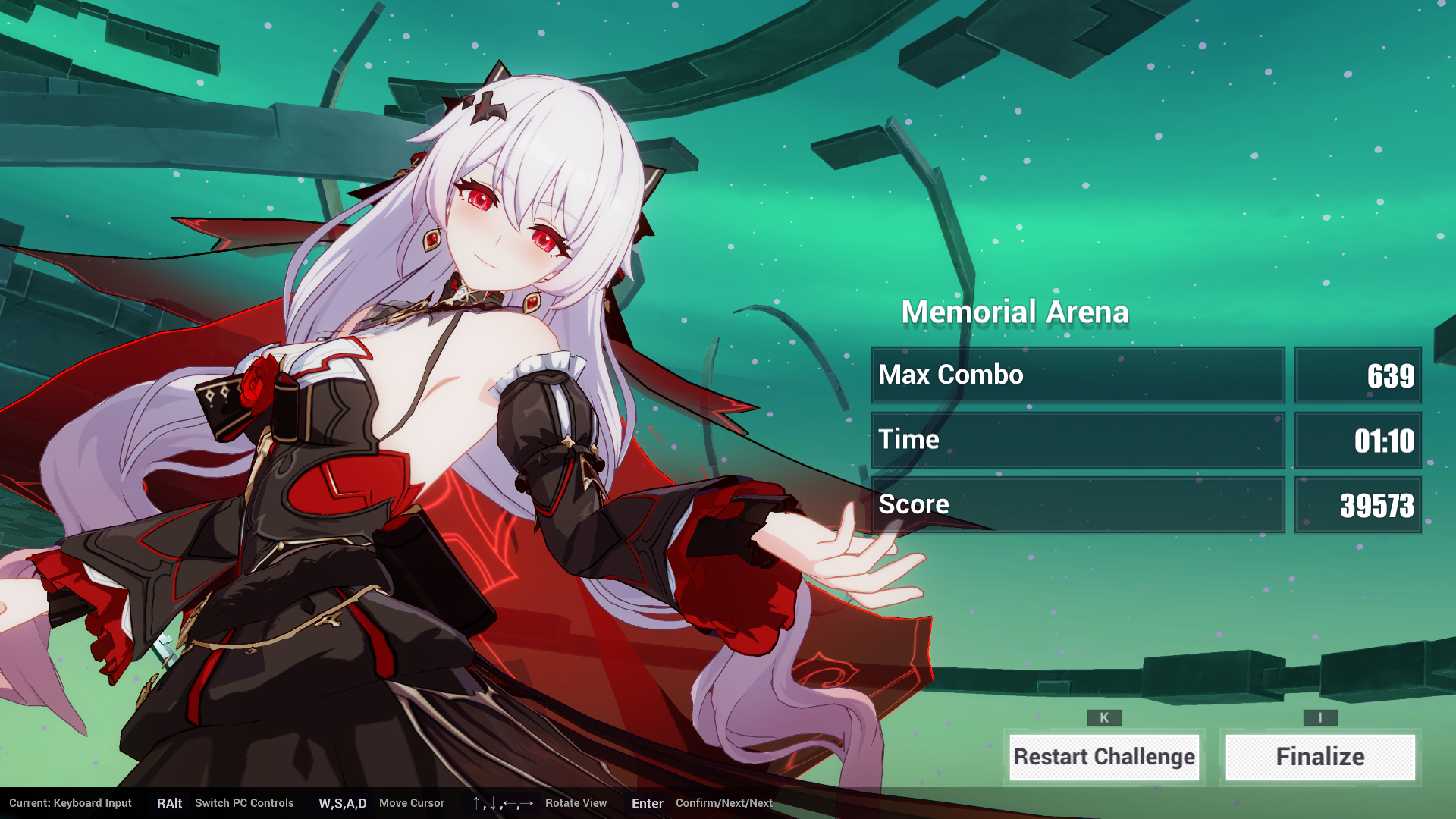Select the Score stat row

[x=1078, y=504]
